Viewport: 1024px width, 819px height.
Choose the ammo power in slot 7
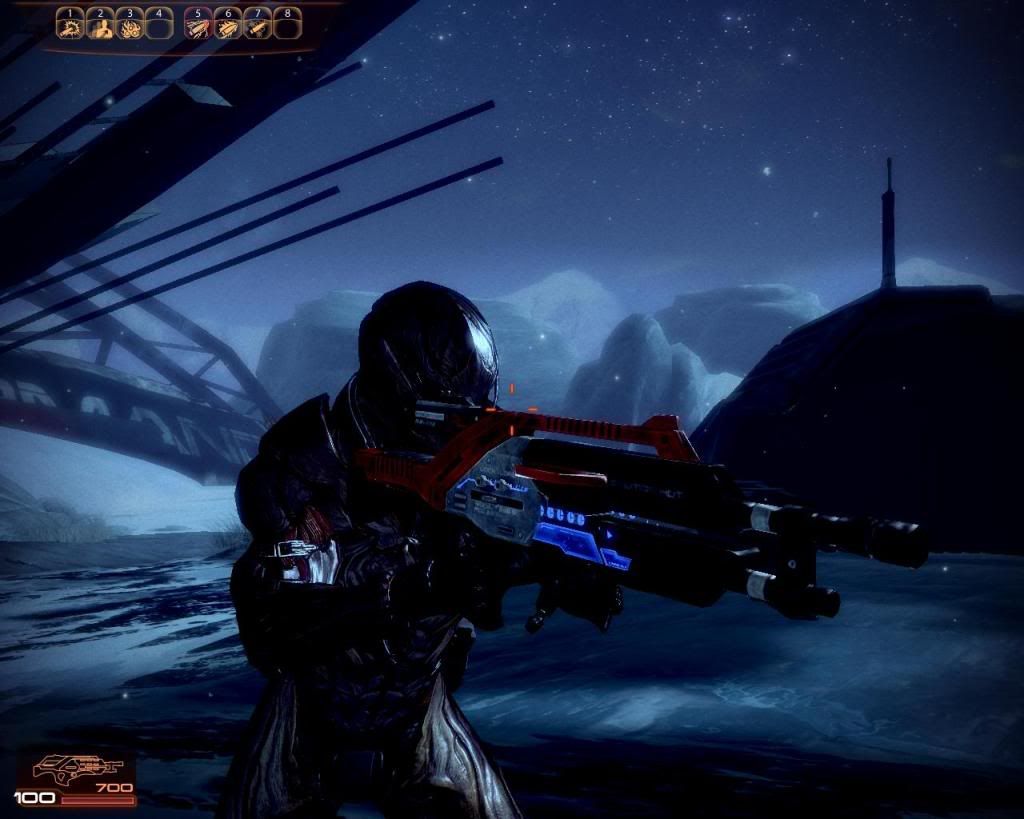257,24
